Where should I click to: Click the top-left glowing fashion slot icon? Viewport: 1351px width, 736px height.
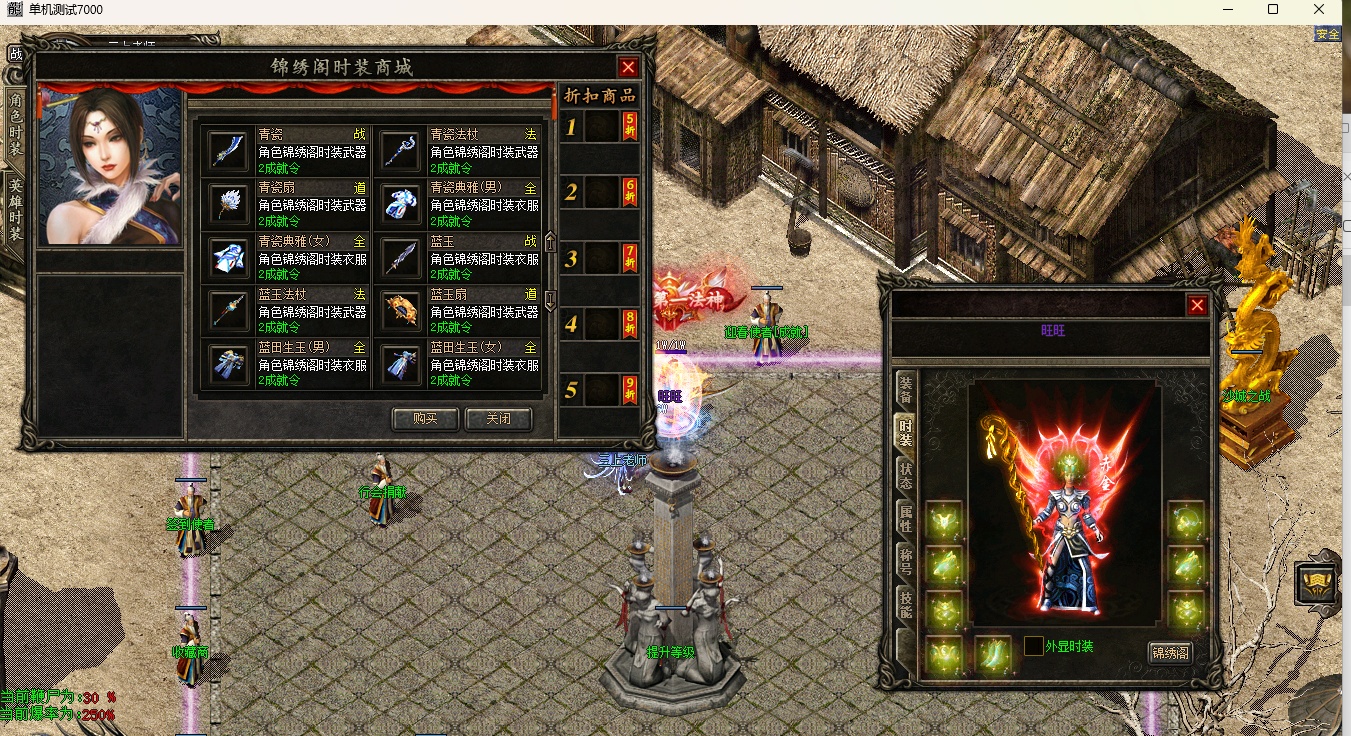(943, 520)
